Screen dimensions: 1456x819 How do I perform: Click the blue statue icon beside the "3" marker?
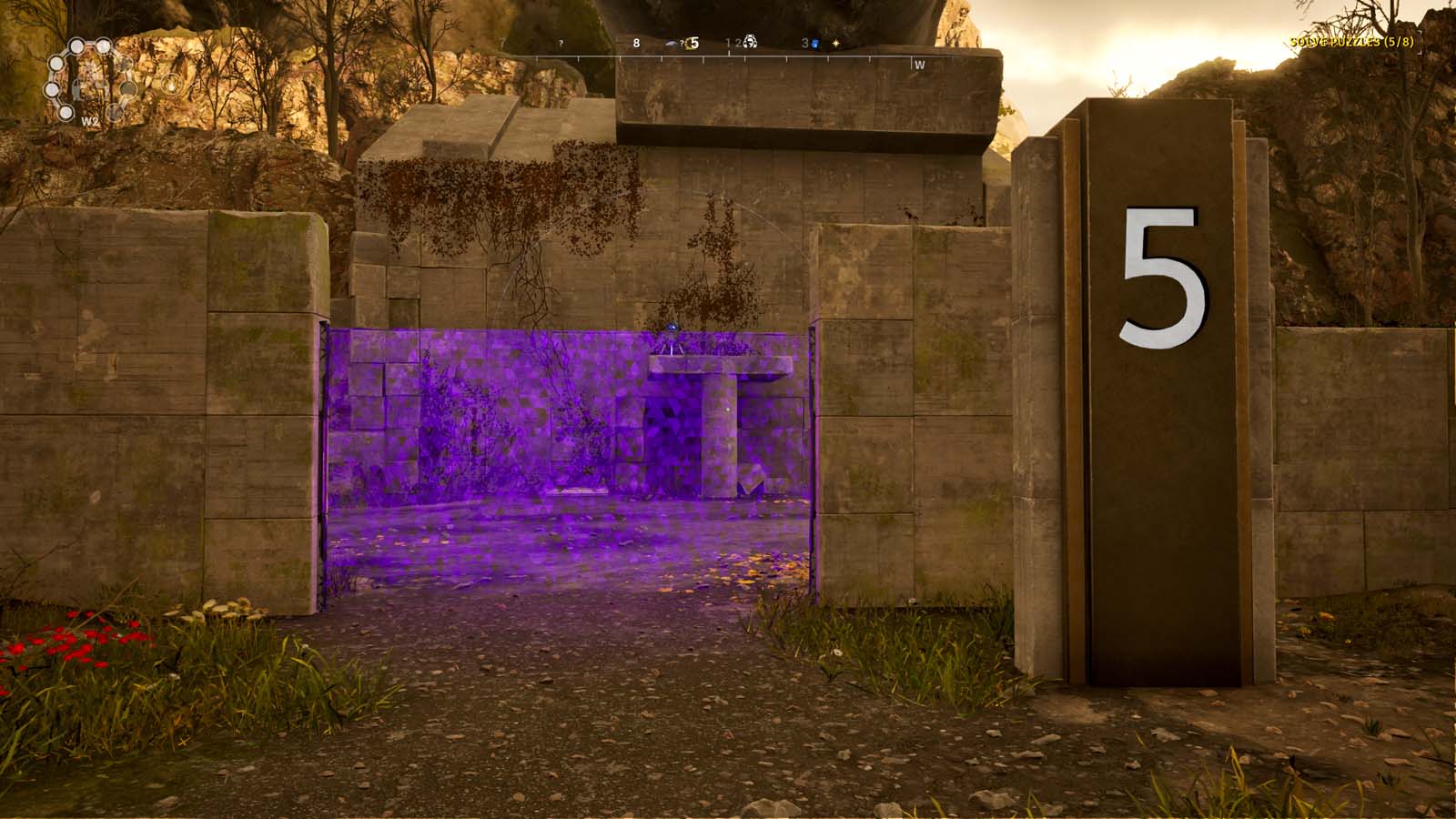[x=814, y=44]
